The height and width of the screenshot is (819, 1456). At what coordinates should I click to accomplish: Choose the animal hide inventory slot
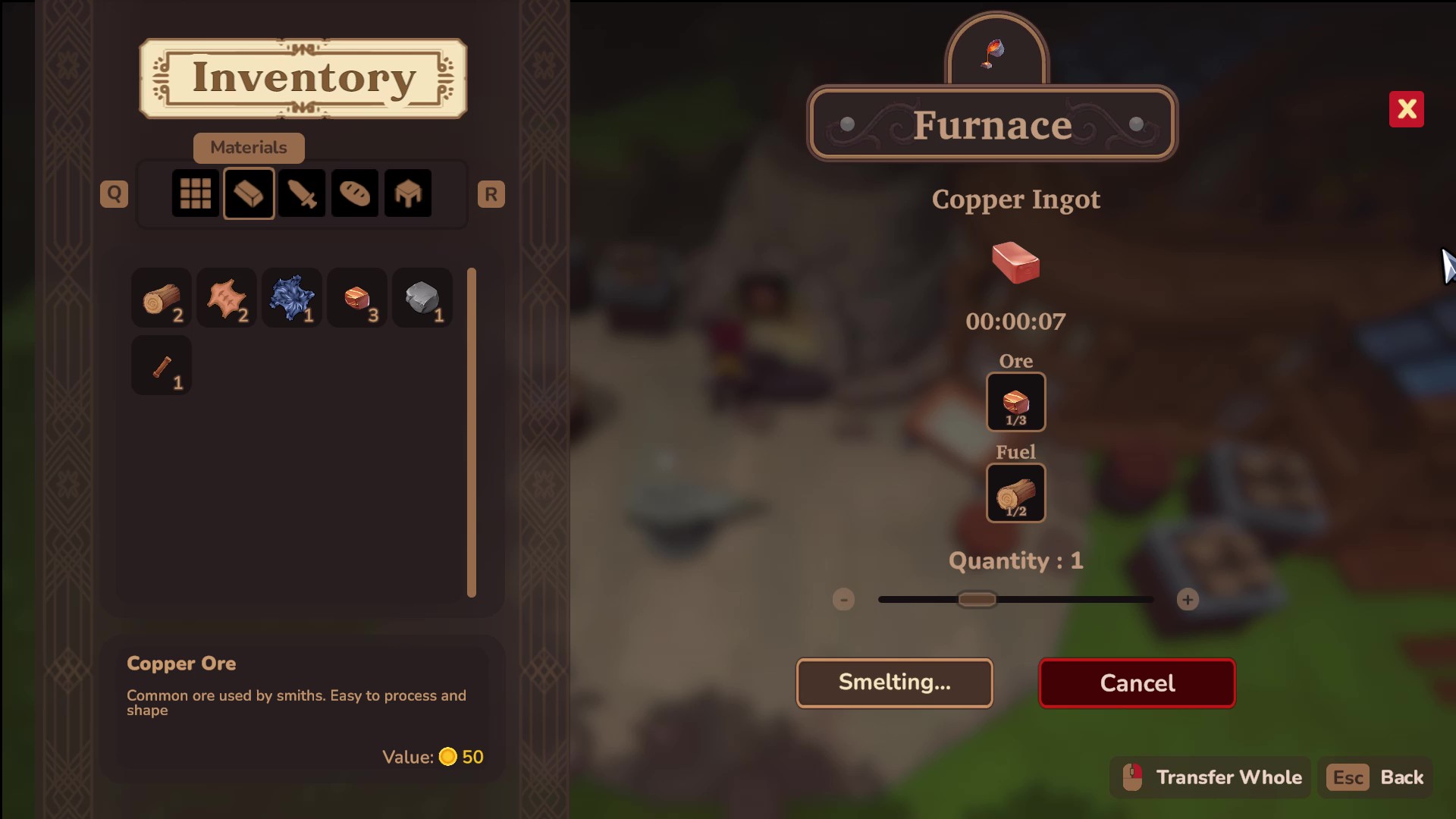(x=227, y=298)
